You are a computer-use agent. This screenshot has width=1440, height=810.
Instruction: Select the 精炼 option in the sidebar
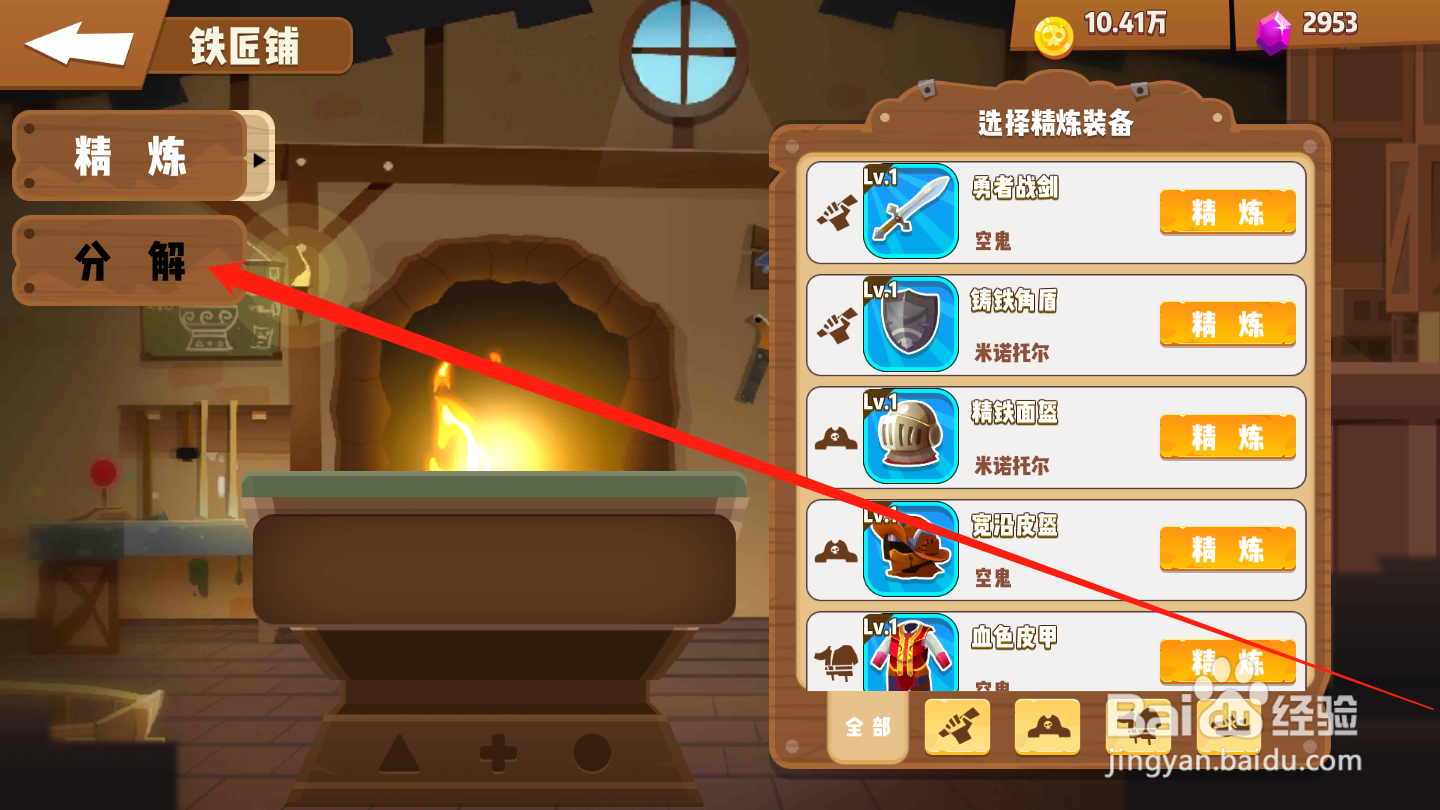click(x=125, y=156)
